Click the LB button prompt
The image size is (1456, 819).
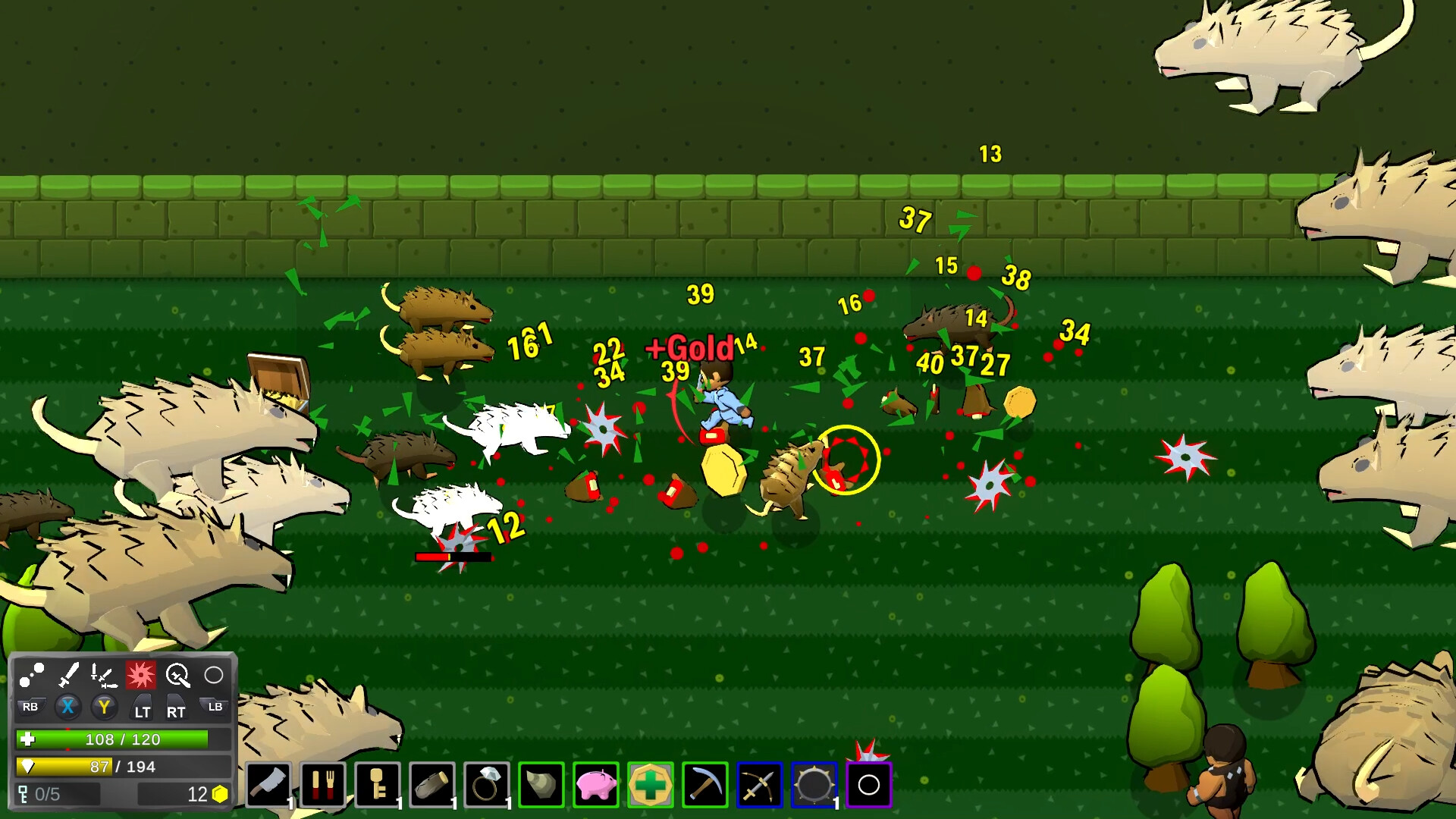(x=216, y=706)
